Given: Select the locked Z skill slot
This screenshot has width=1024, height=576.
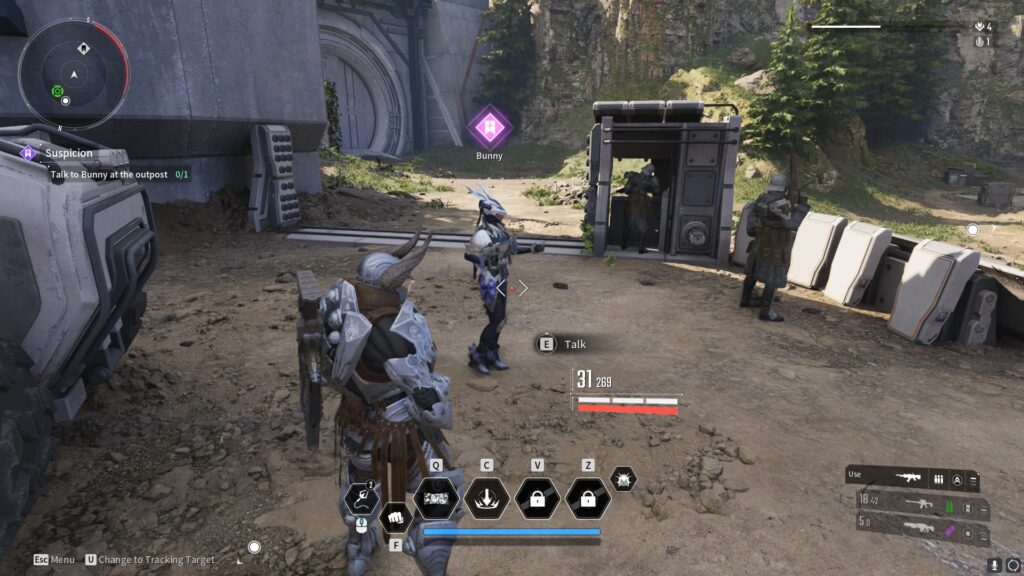Looking at the screenshot, I should (x=588, y=497).
